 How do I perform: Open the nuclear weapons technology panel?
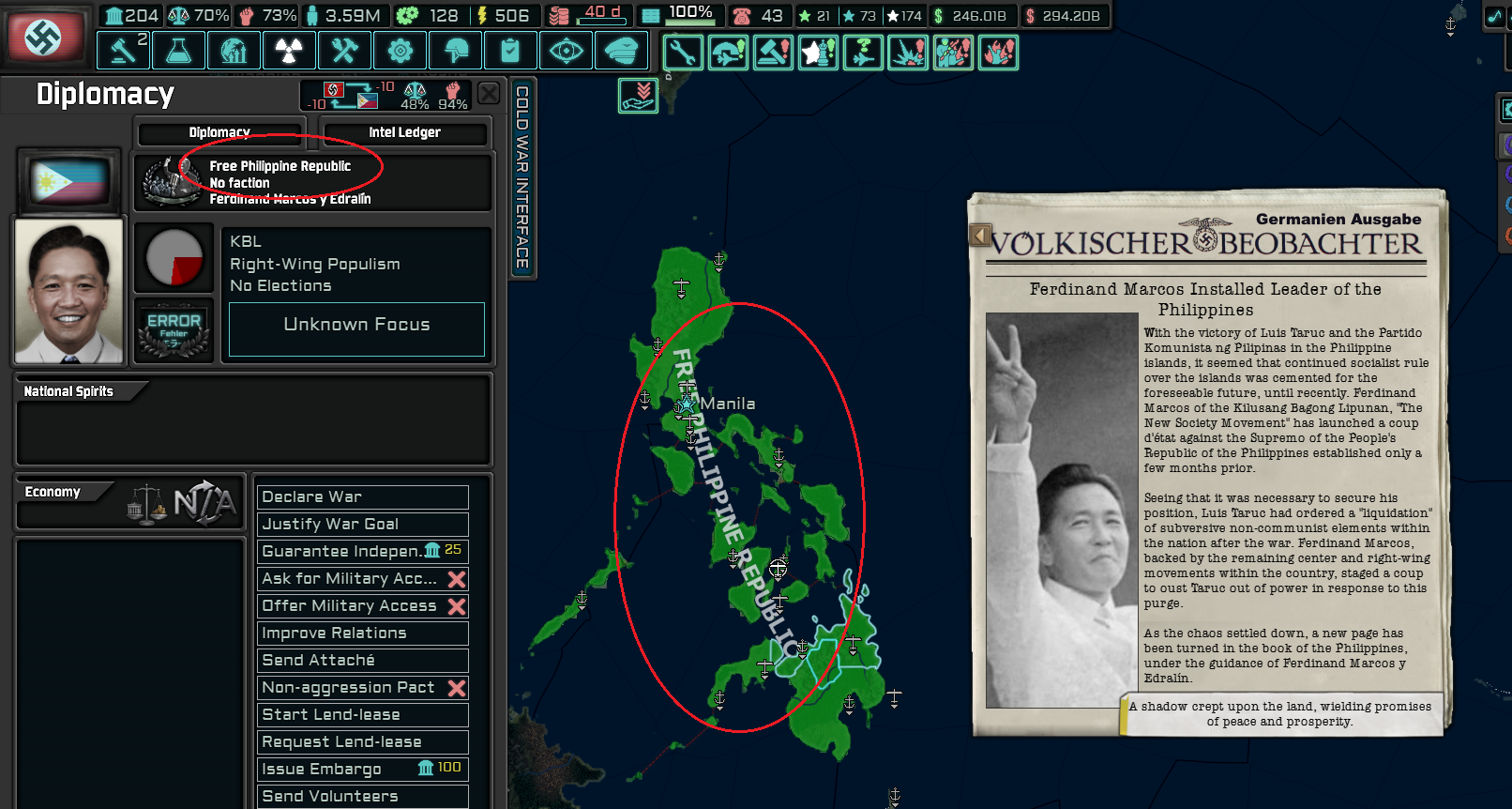[289, 50]
